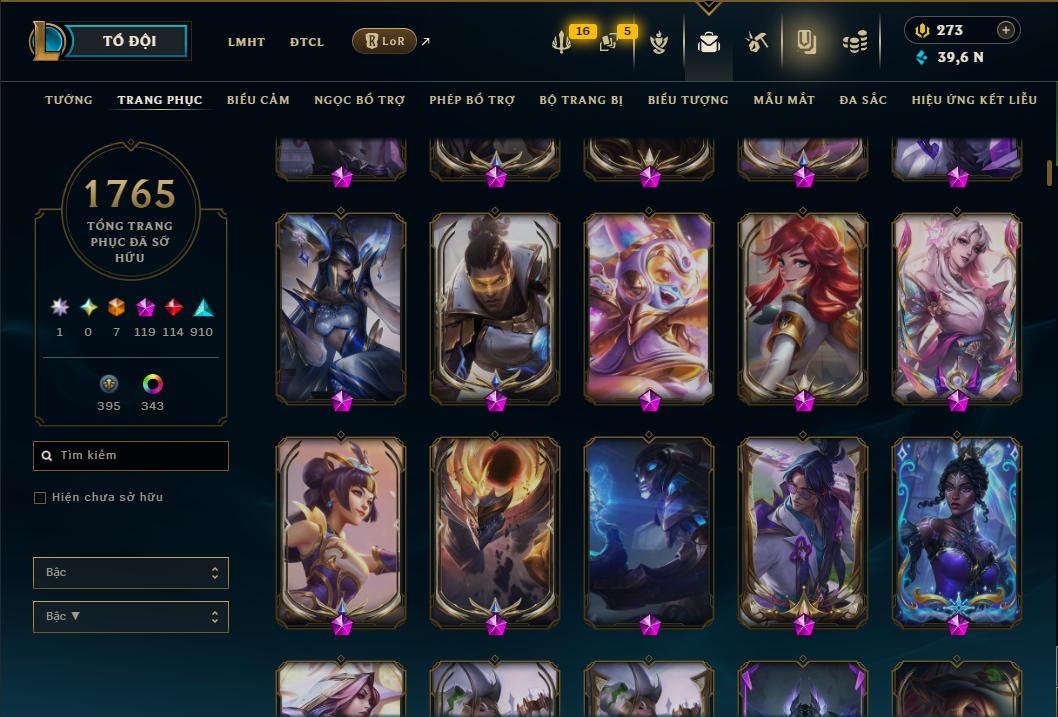The height and width of the screenshot is (717, 1058).
Task: Choose the black hole dragon skin card
Action: click(495, 532)
